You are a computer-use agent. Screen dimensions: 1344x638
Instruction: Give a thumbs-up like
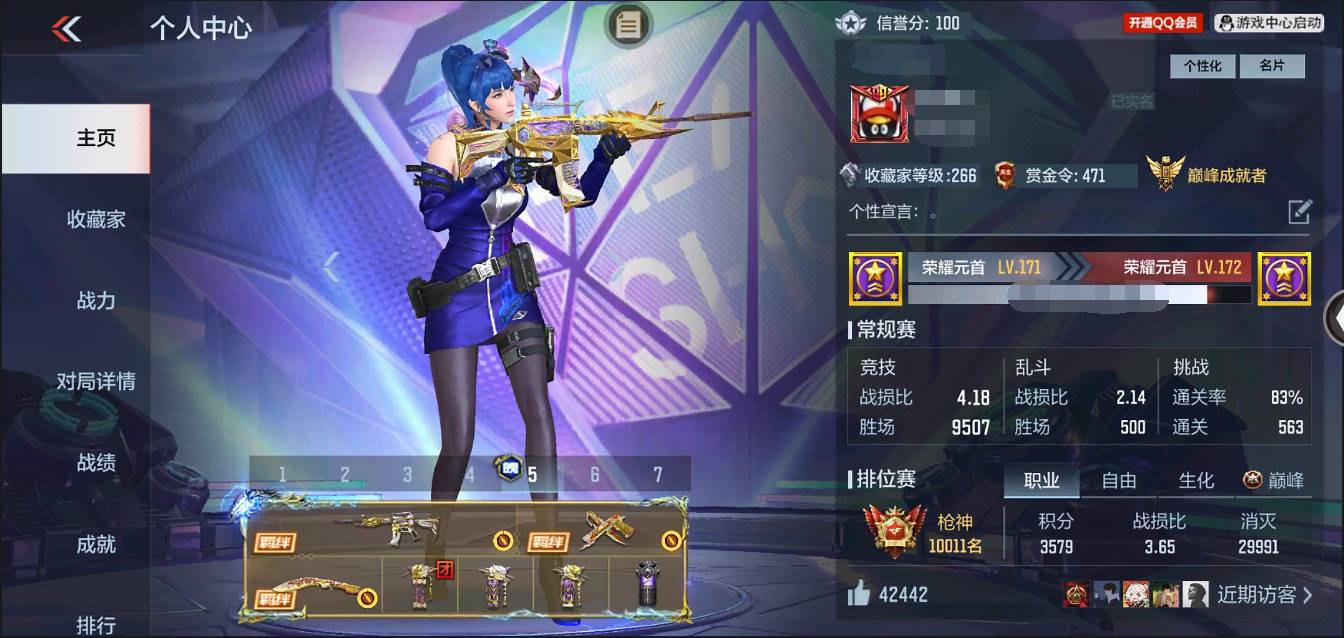pyautogui.click(x=858, y=594)
